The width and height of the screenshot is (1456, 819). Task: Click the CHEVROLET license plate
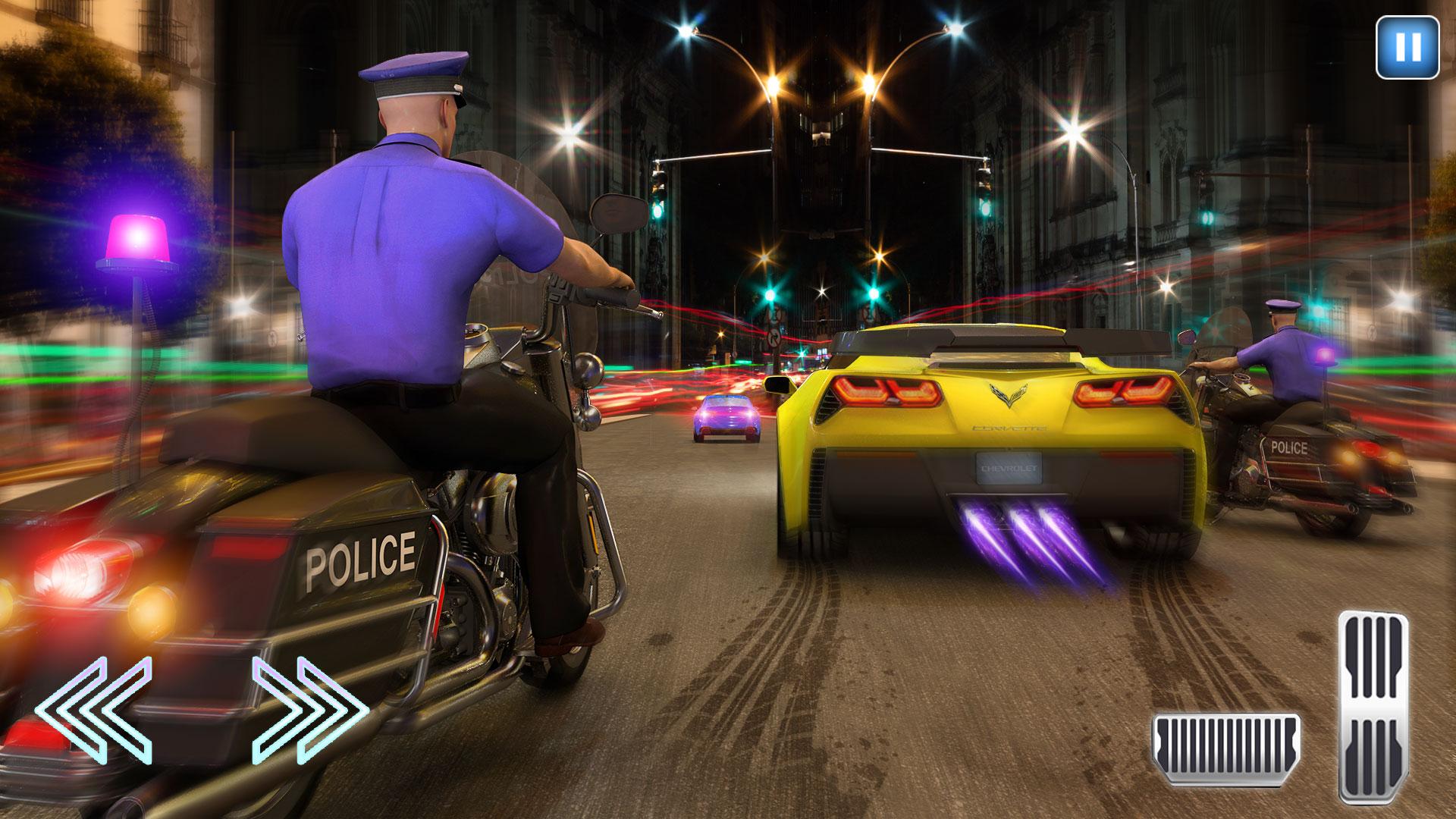(x=1009, y=469)
